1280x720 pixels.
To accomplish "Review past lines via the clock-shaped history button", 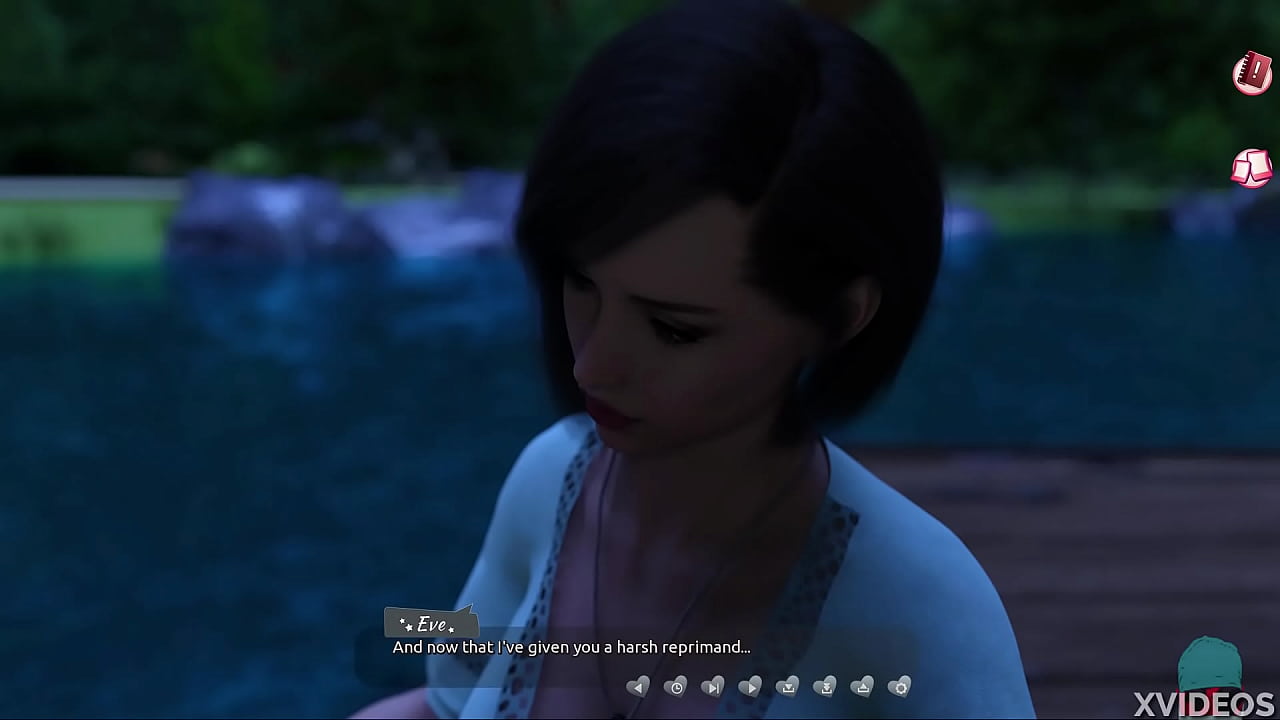I will [x=676, y=687].
